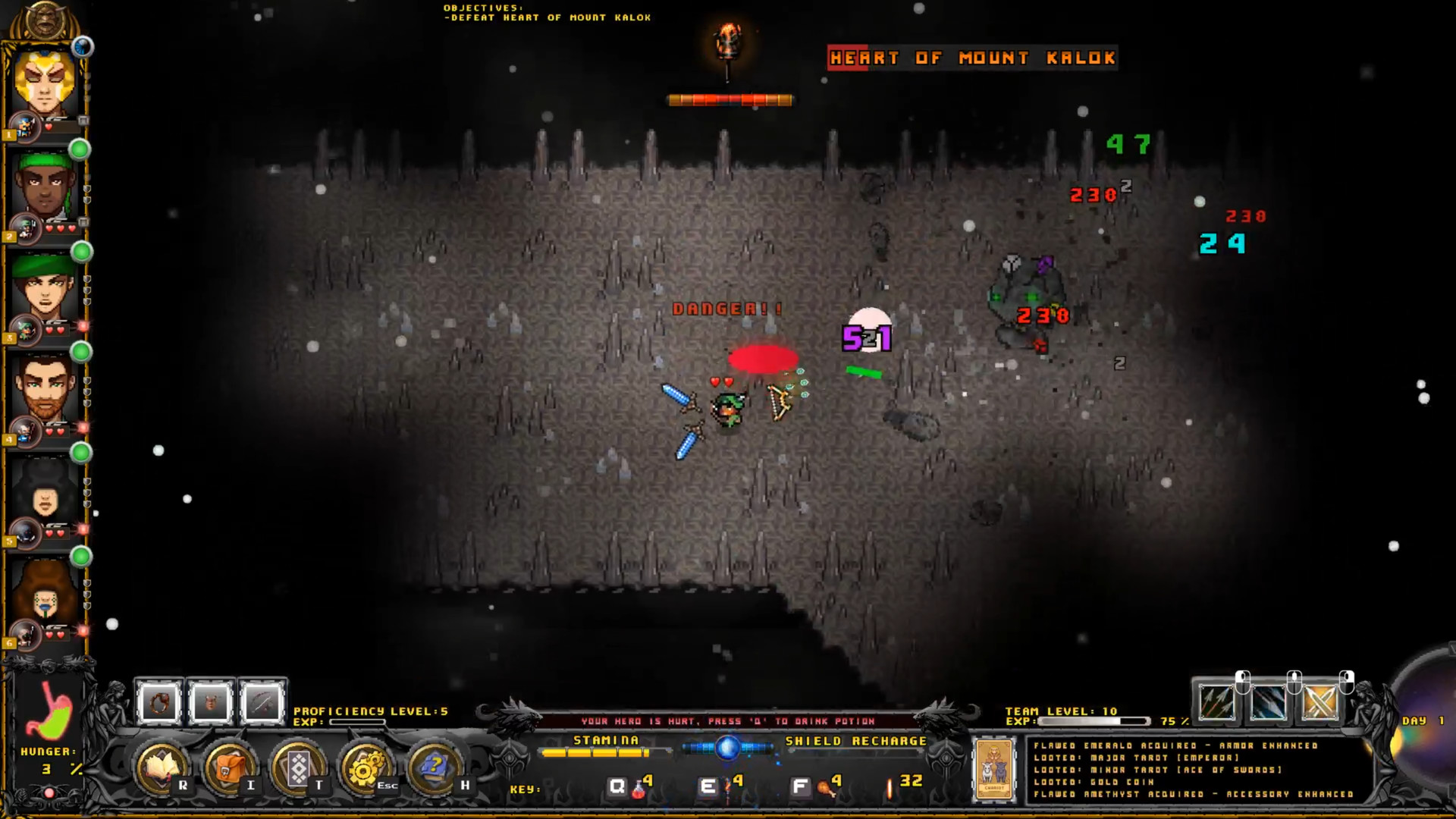Expand the Chariot tarot card panel
Image resolution: width=1456 pixels, height=819 pixels.
[994, 770]
